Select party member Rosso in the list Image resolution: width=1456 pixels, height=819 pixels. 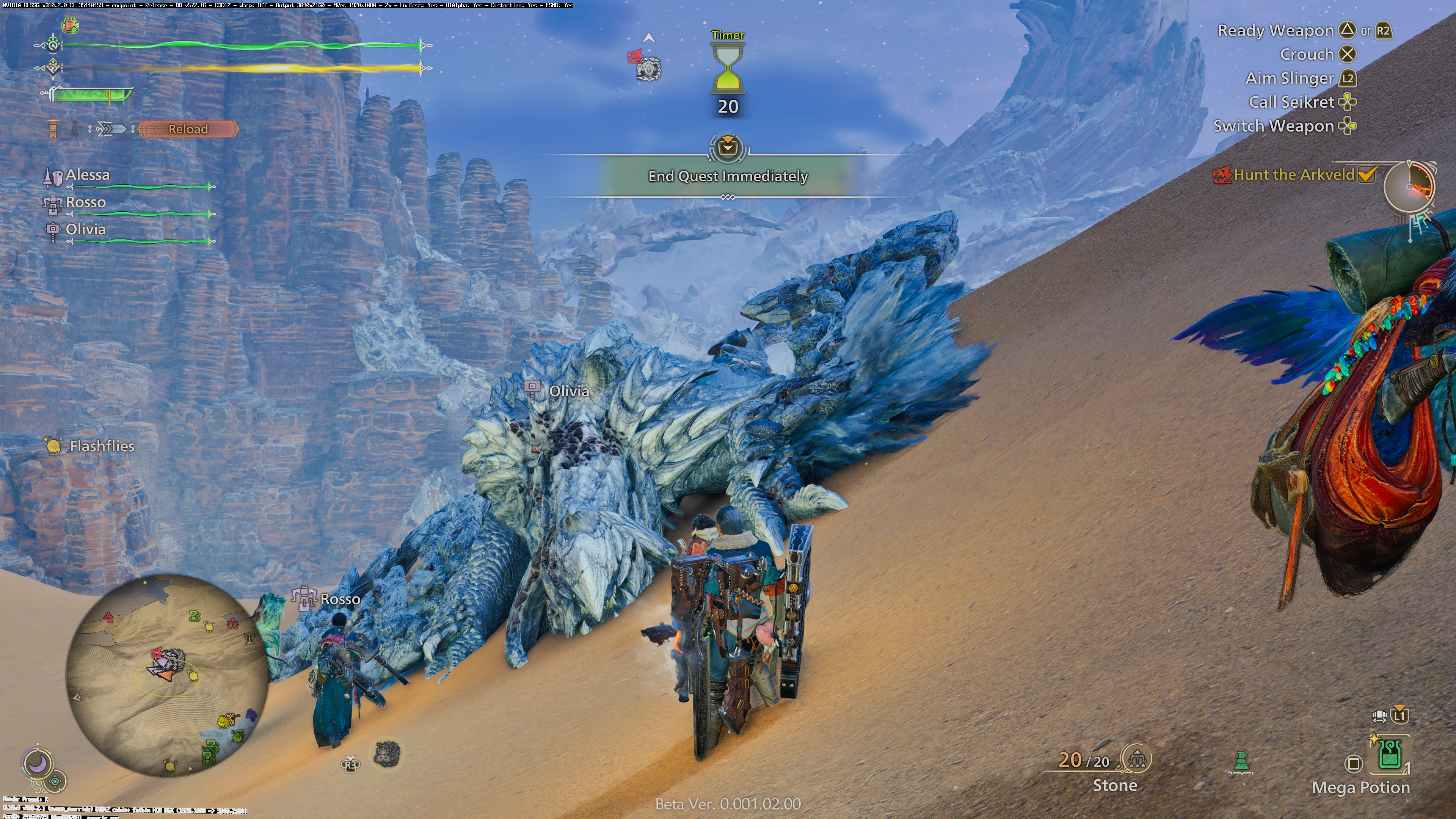pos(85,202)
